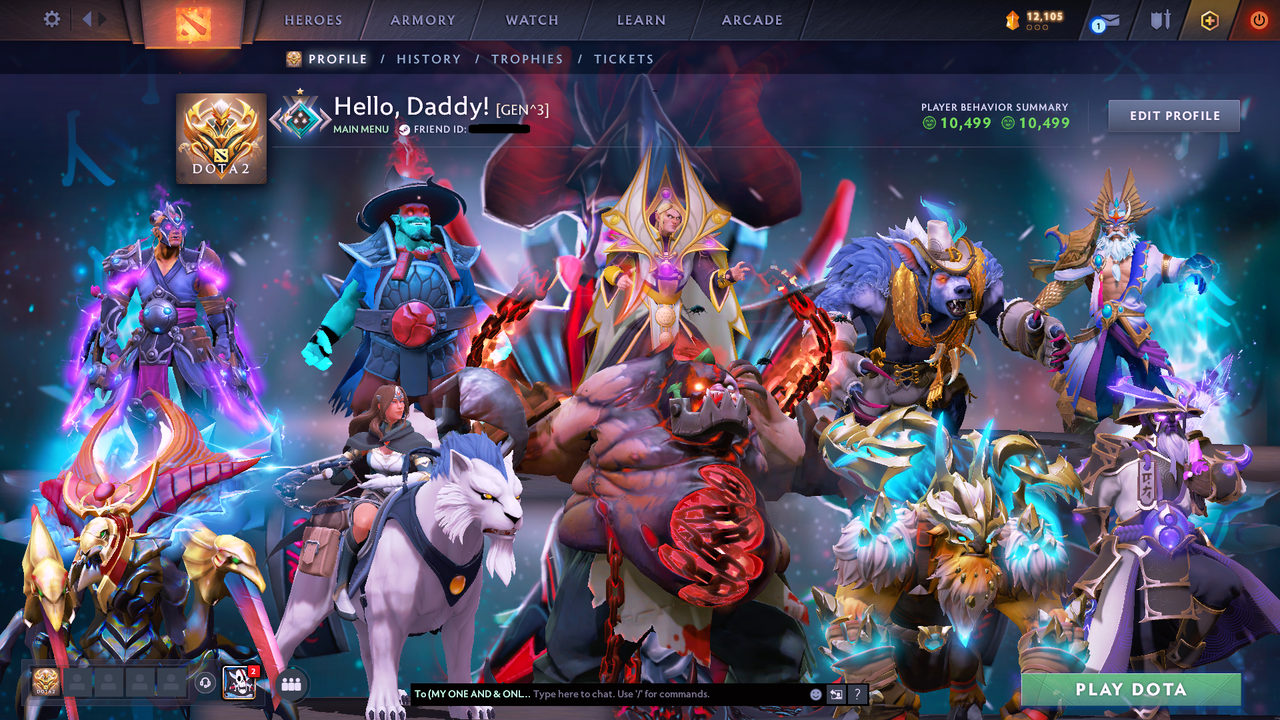
Task: Open the settings gear icon
Action: tap(52, 18)
